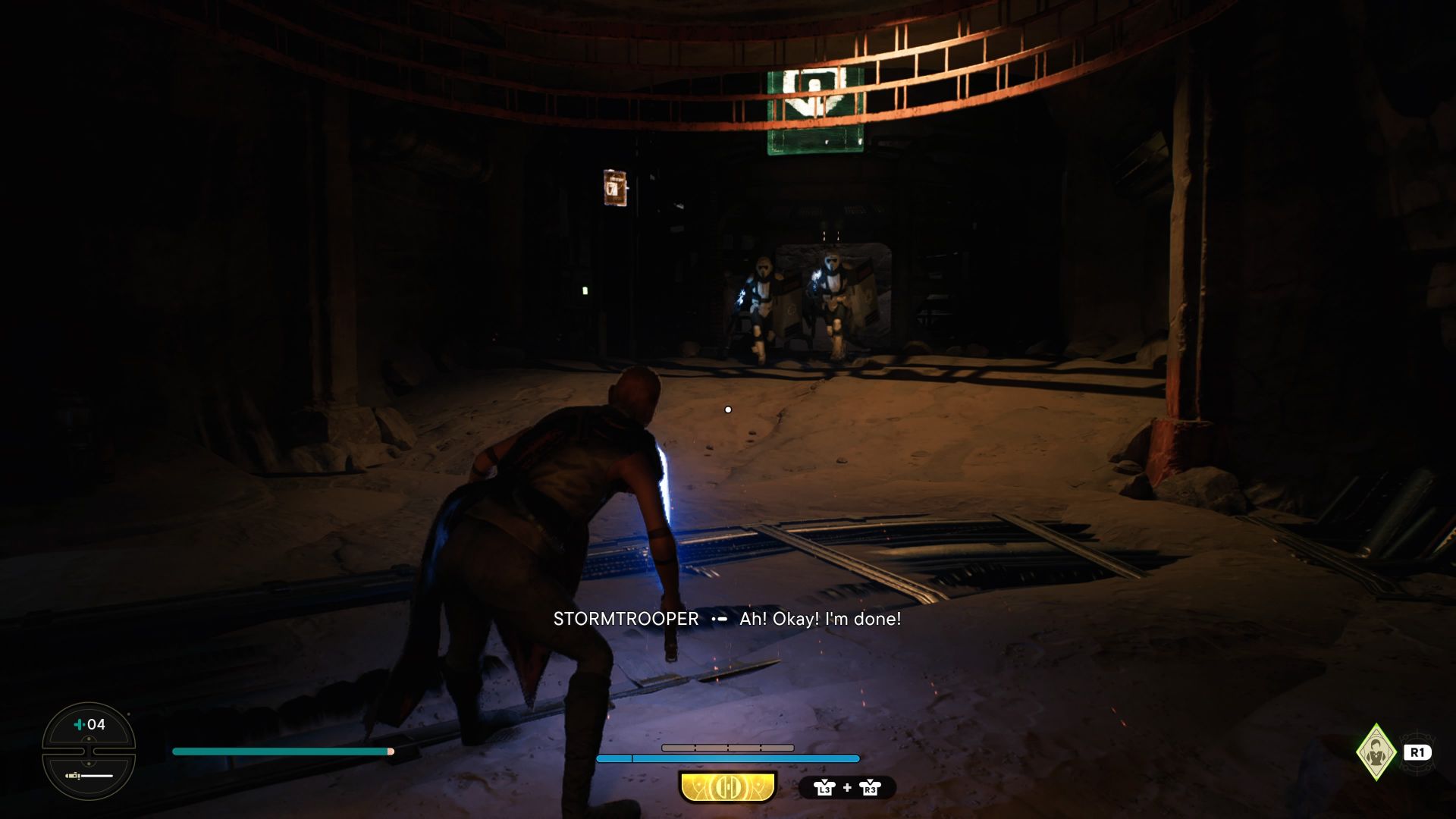Click the white aiming reticle dot
The height and width of the screenshot is (819, 1456).
728,409
